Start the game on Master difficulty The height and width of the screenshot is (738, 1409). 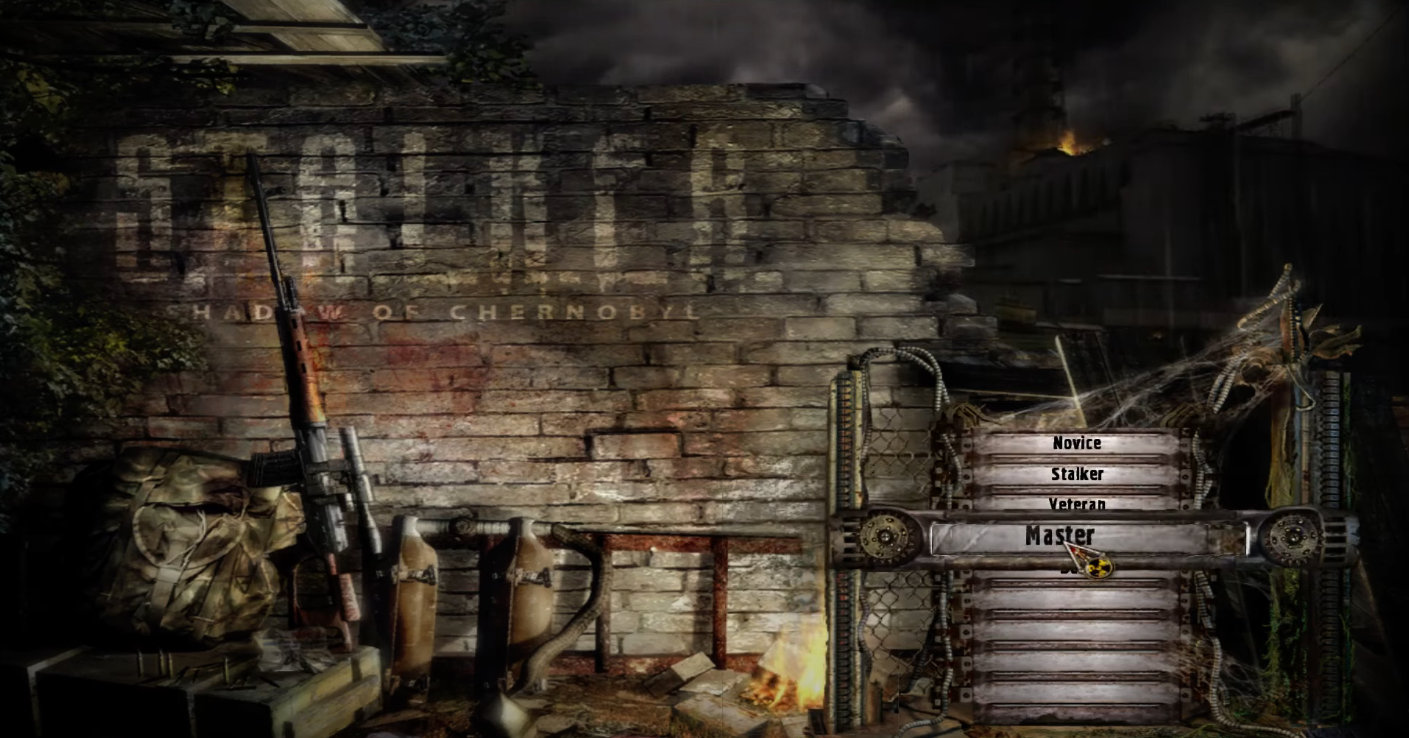(1060, 536)
